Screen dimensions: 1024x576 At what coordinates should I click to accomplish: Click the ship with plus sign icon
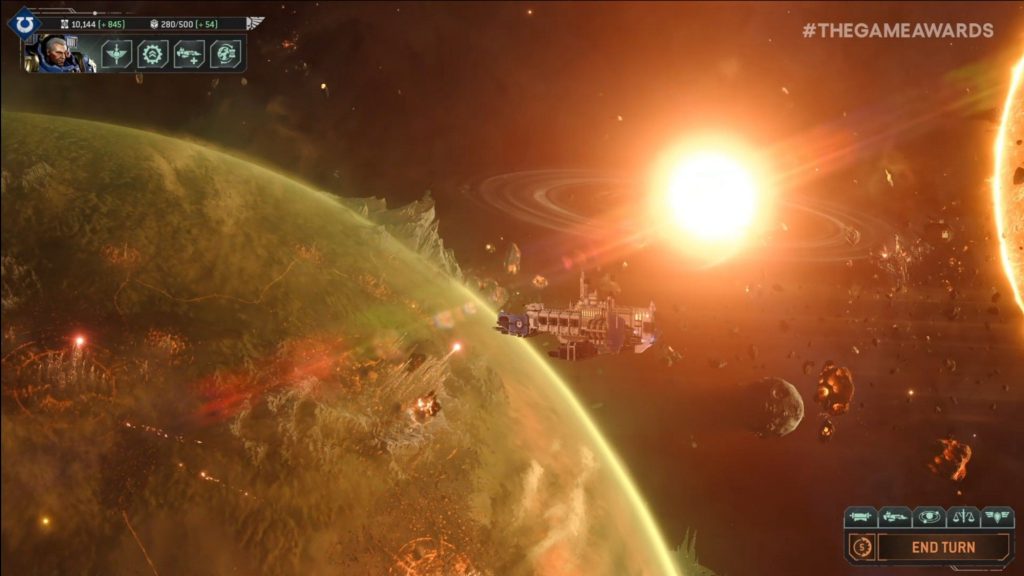pos(189,54)
